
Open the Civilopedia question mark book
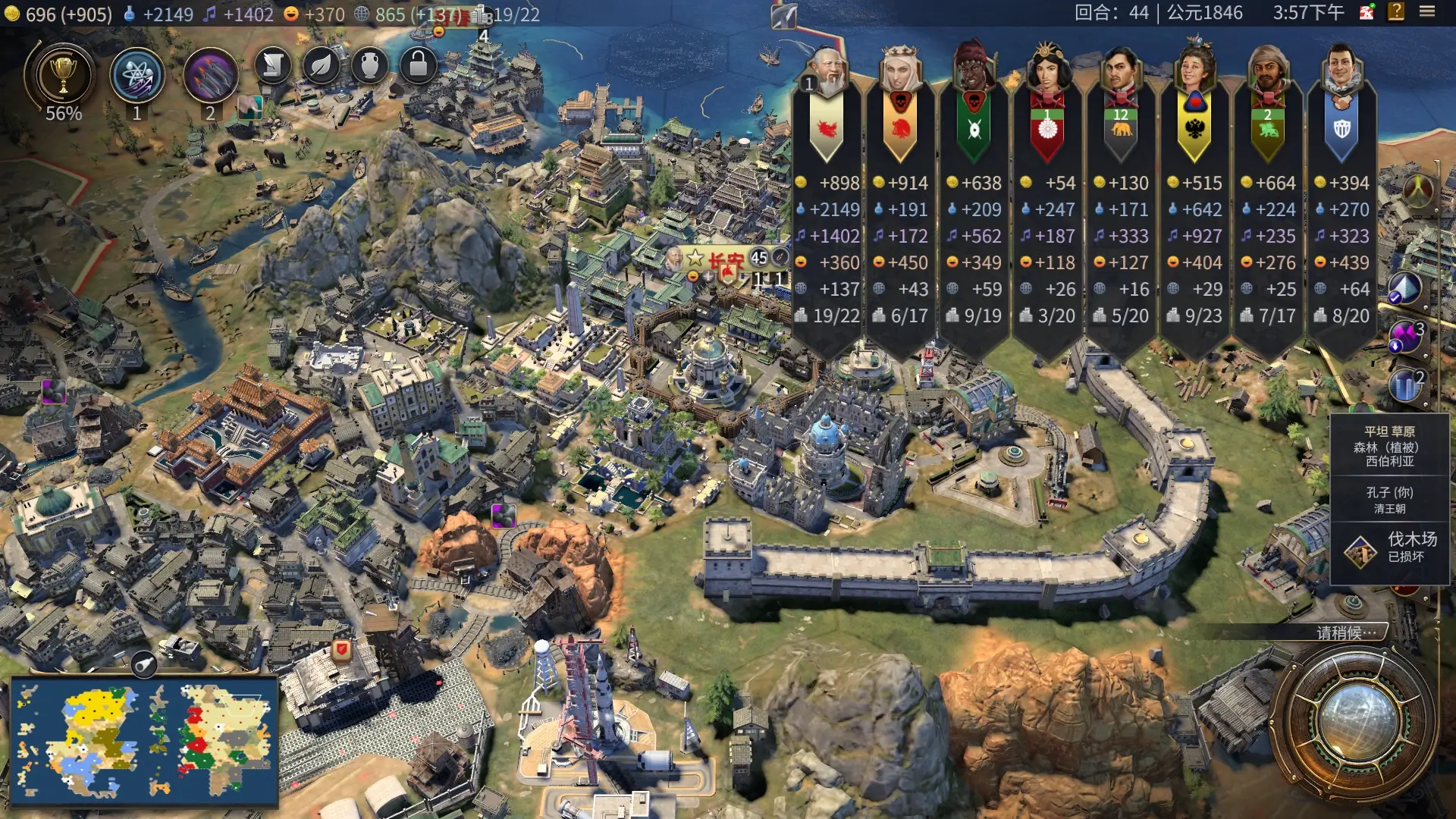tap(1396, 12)
